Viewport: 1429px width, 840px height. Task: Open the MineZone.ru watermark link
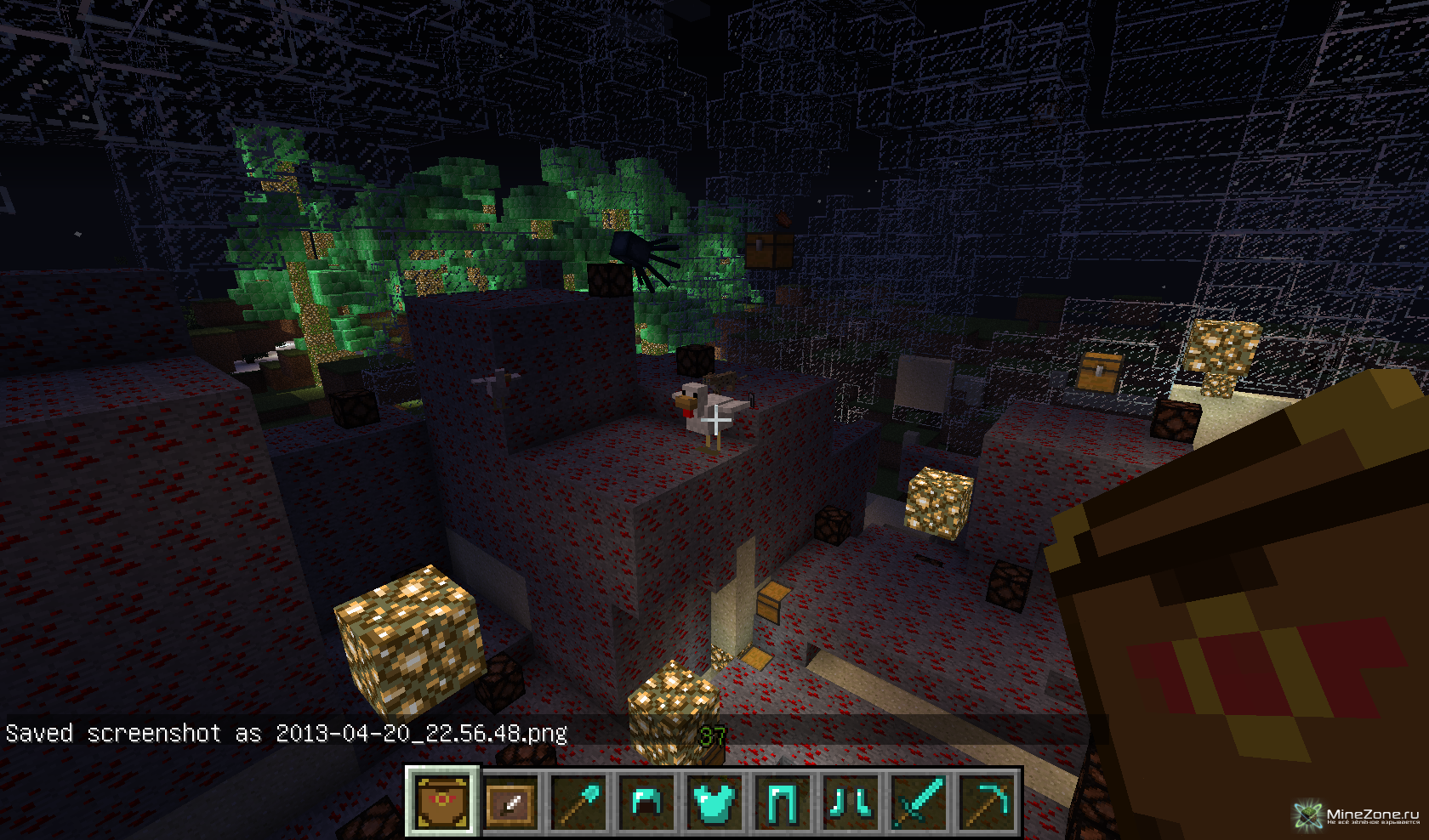1358,816
